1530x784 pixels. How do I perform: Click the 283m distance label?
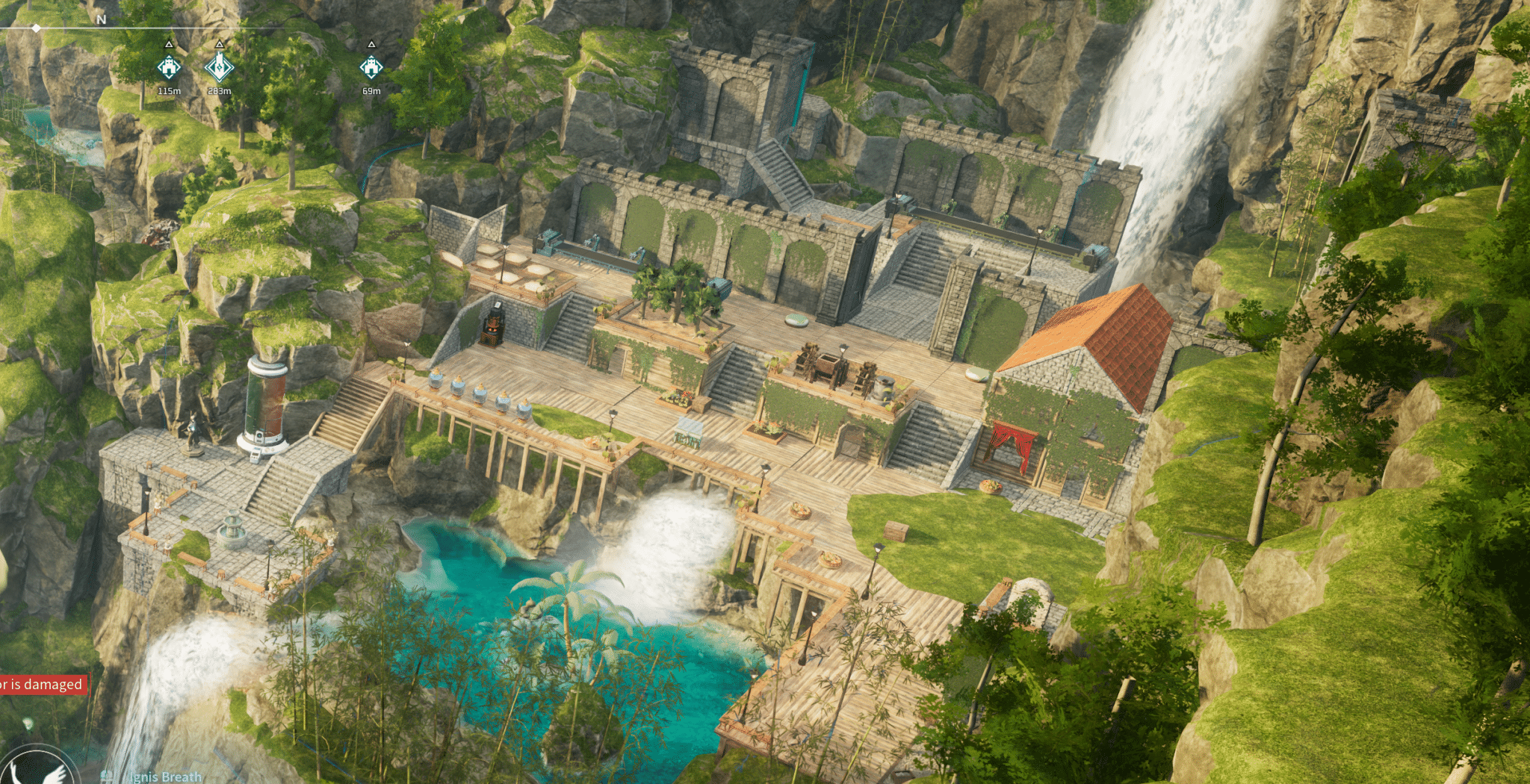pos(219,90)
